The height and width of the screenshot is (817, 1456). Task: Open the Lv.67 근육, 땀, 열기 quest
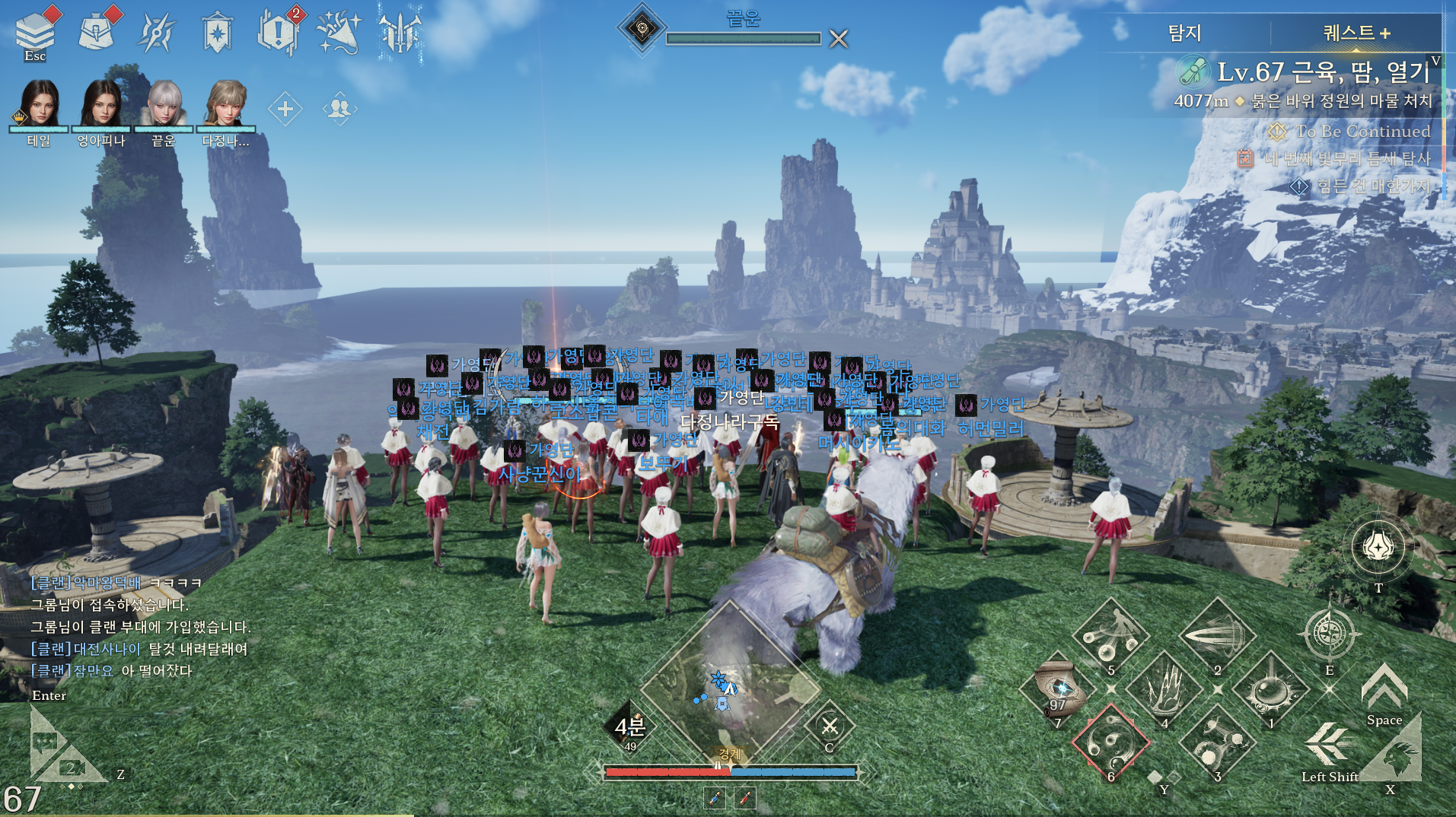tap(1323, 72)
